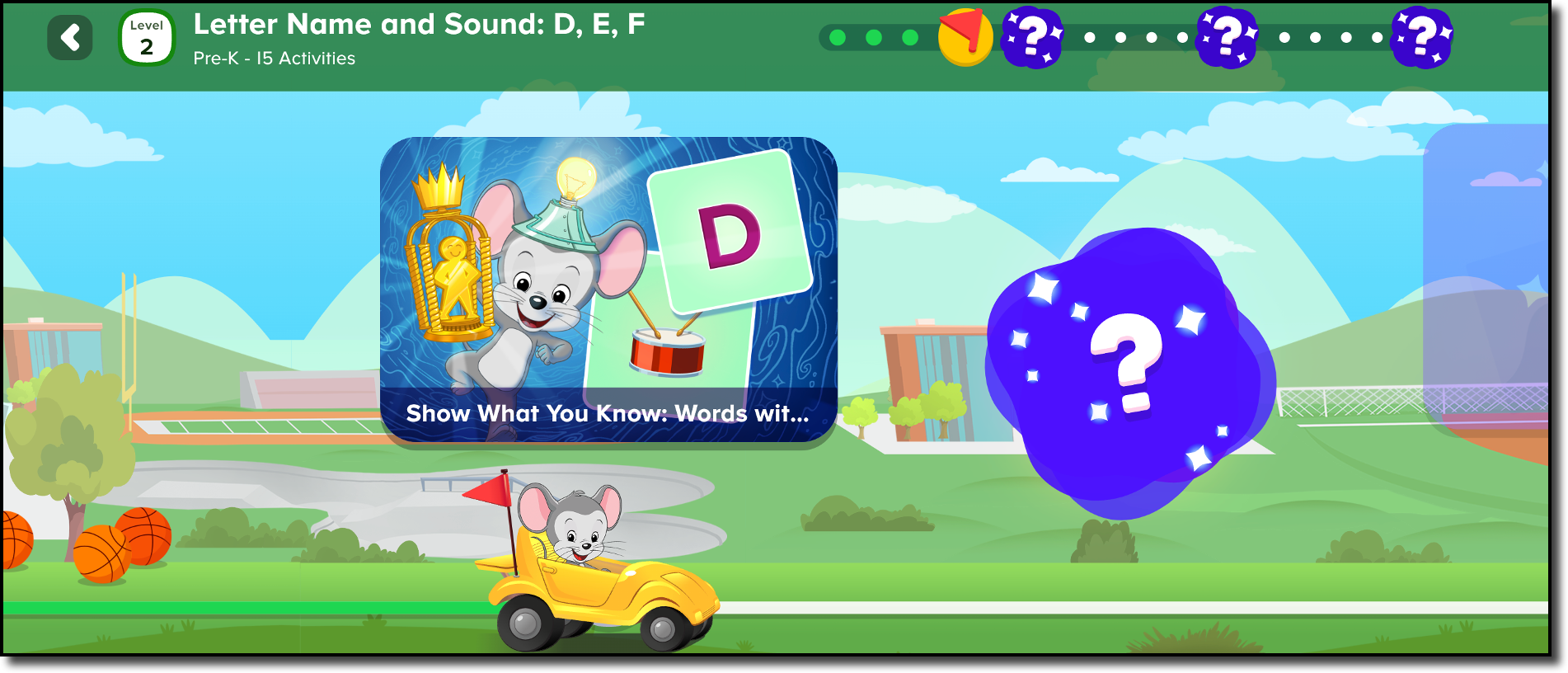Open the last mystery question-mark checkpoint
Screen dimensions: 1568x673
(1422, 37)
